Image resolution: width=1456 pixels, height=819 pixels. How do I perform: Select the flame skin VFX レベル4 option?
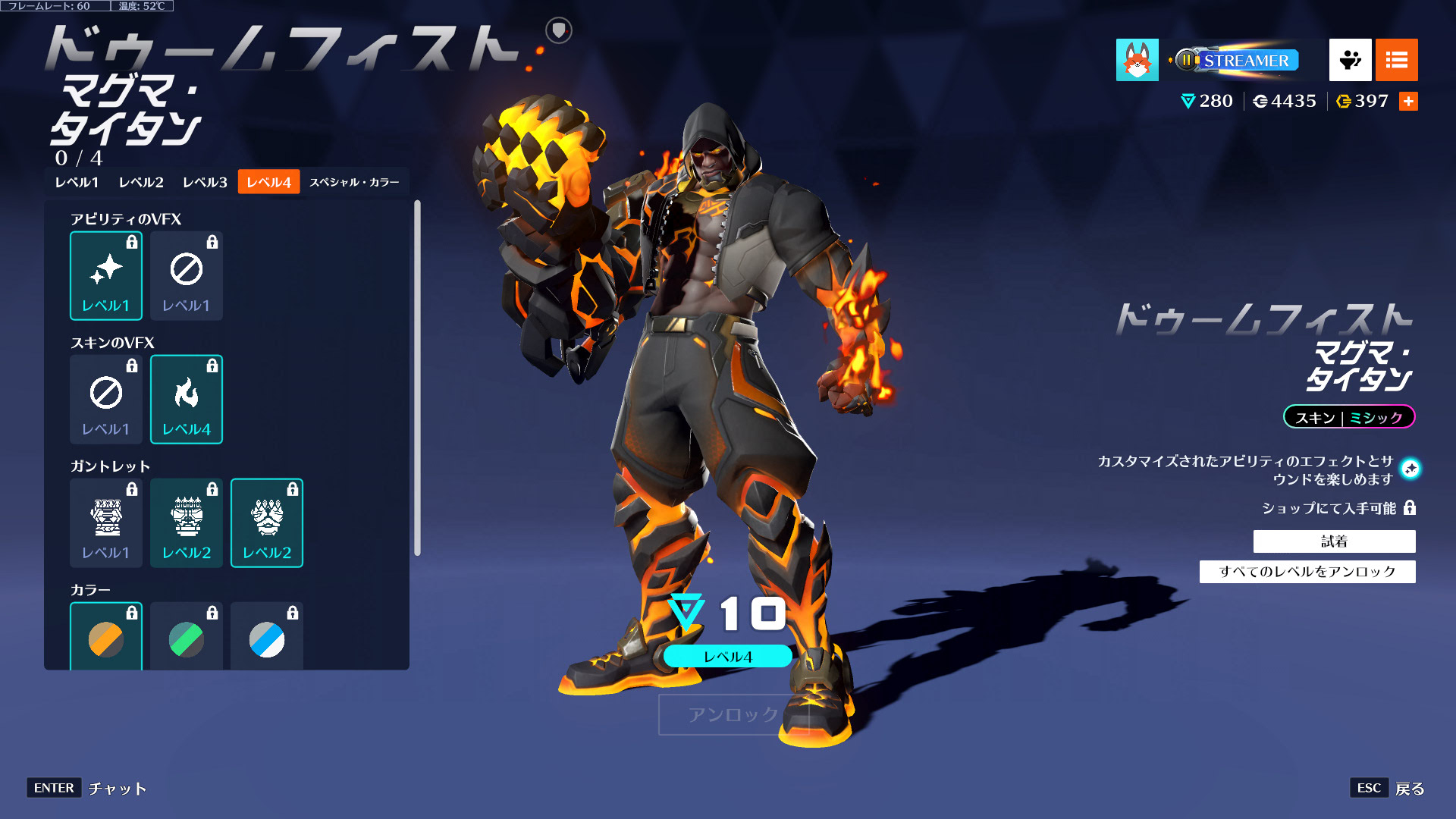pos(186,400)
